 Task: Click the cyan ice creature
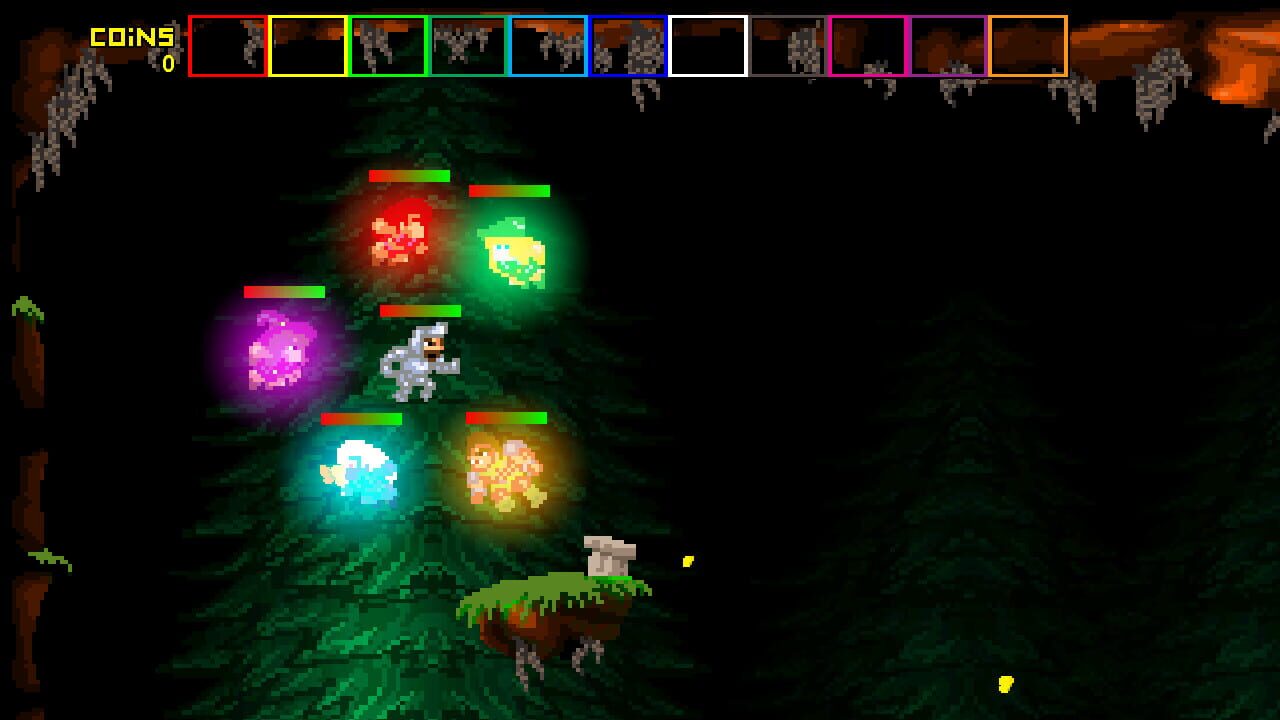[x=360, y=470]
